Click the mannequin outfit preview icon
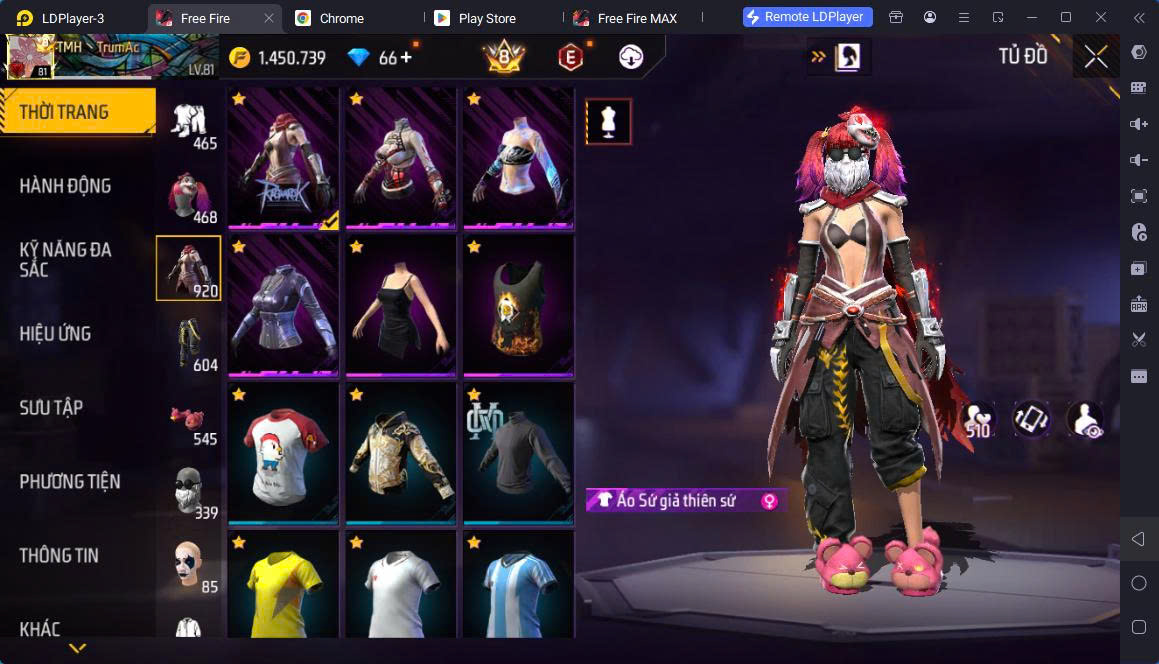This screenshot has width=1159, height=664. coord(608,121)
